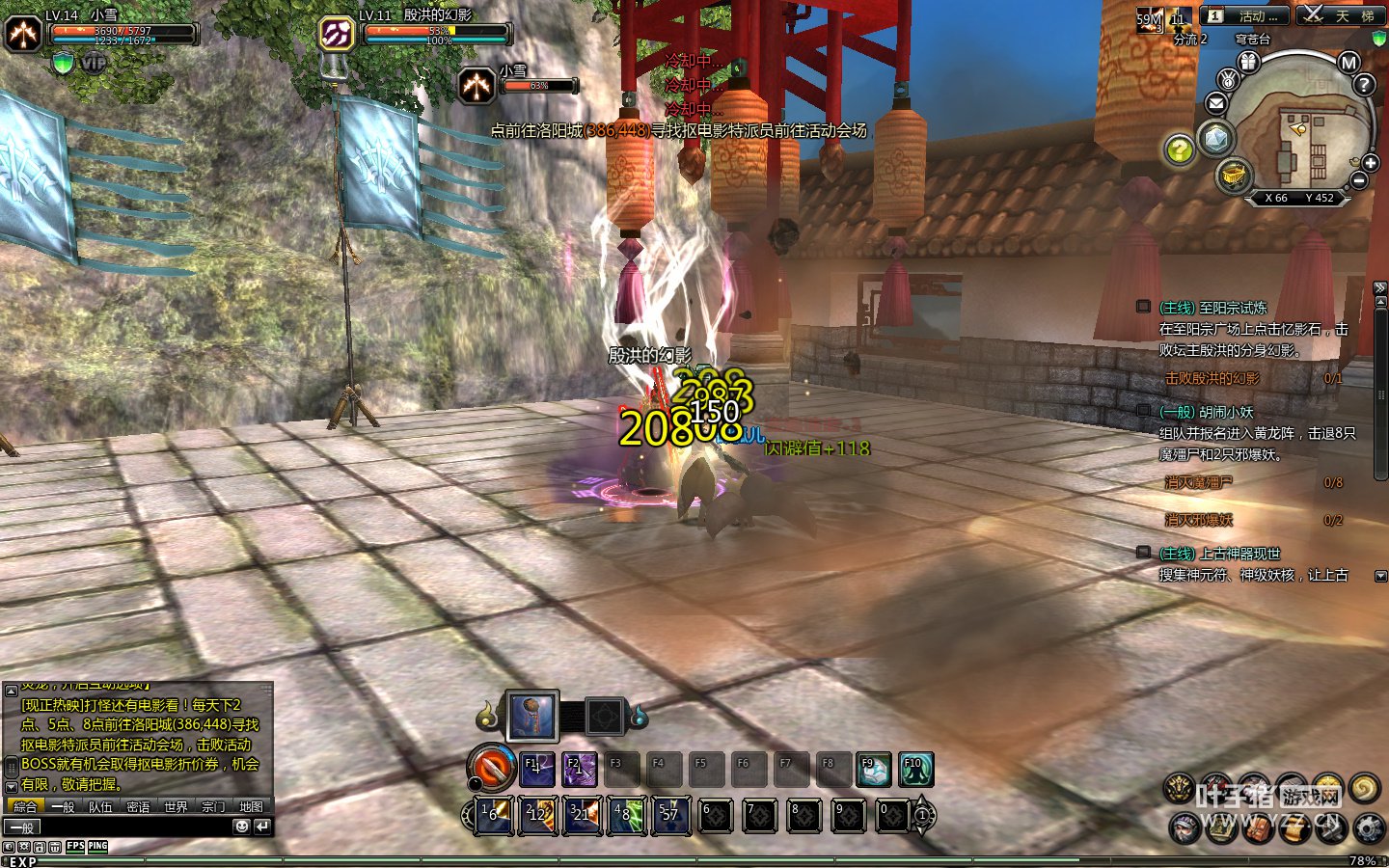This screenshot has height=868, width=1389.
Task: Activate the F10 meditation skill
Action: click(915, 770)
